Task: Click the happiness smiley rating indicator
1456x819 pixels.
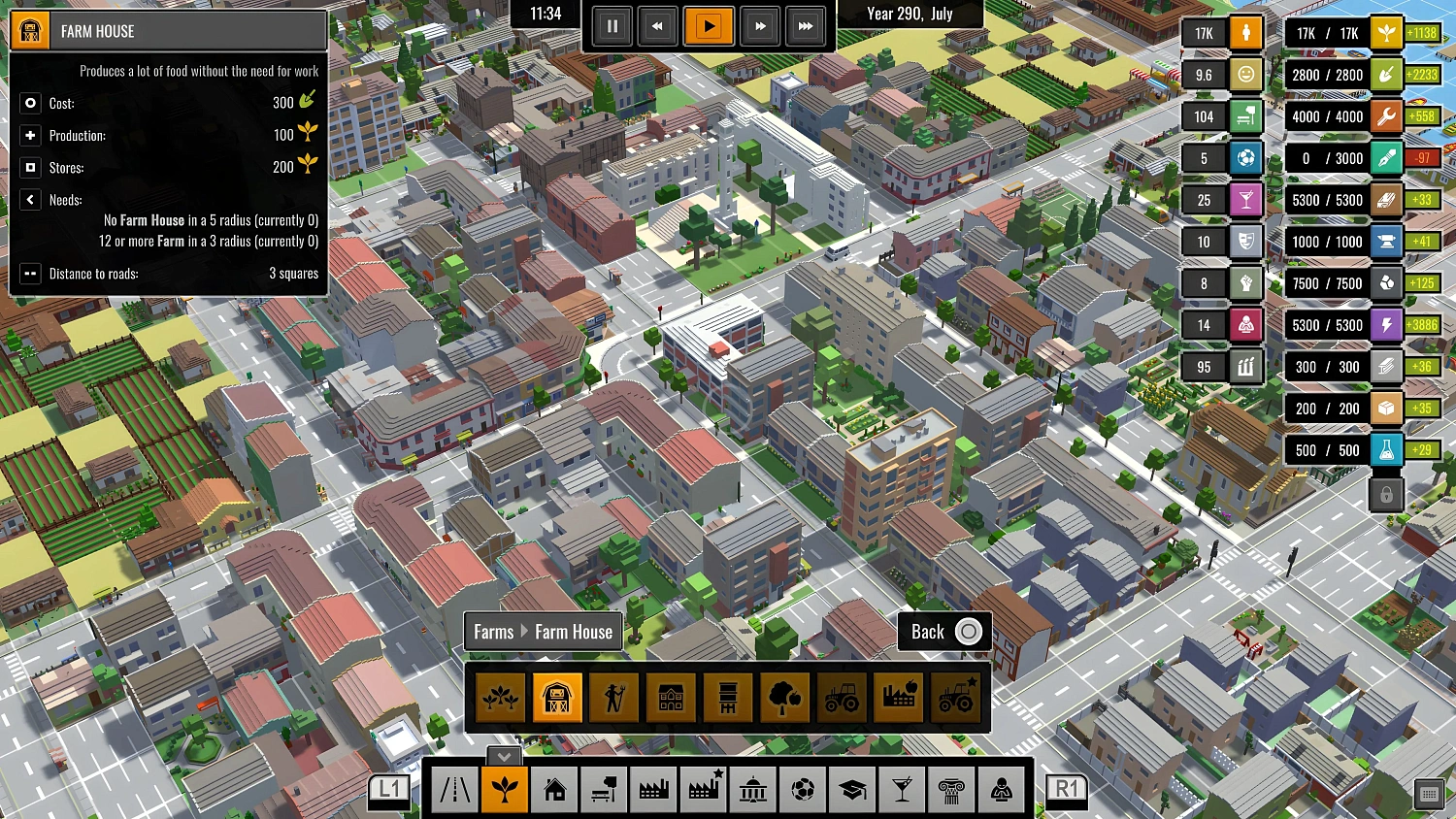Action: click(x=1245, y=75)
